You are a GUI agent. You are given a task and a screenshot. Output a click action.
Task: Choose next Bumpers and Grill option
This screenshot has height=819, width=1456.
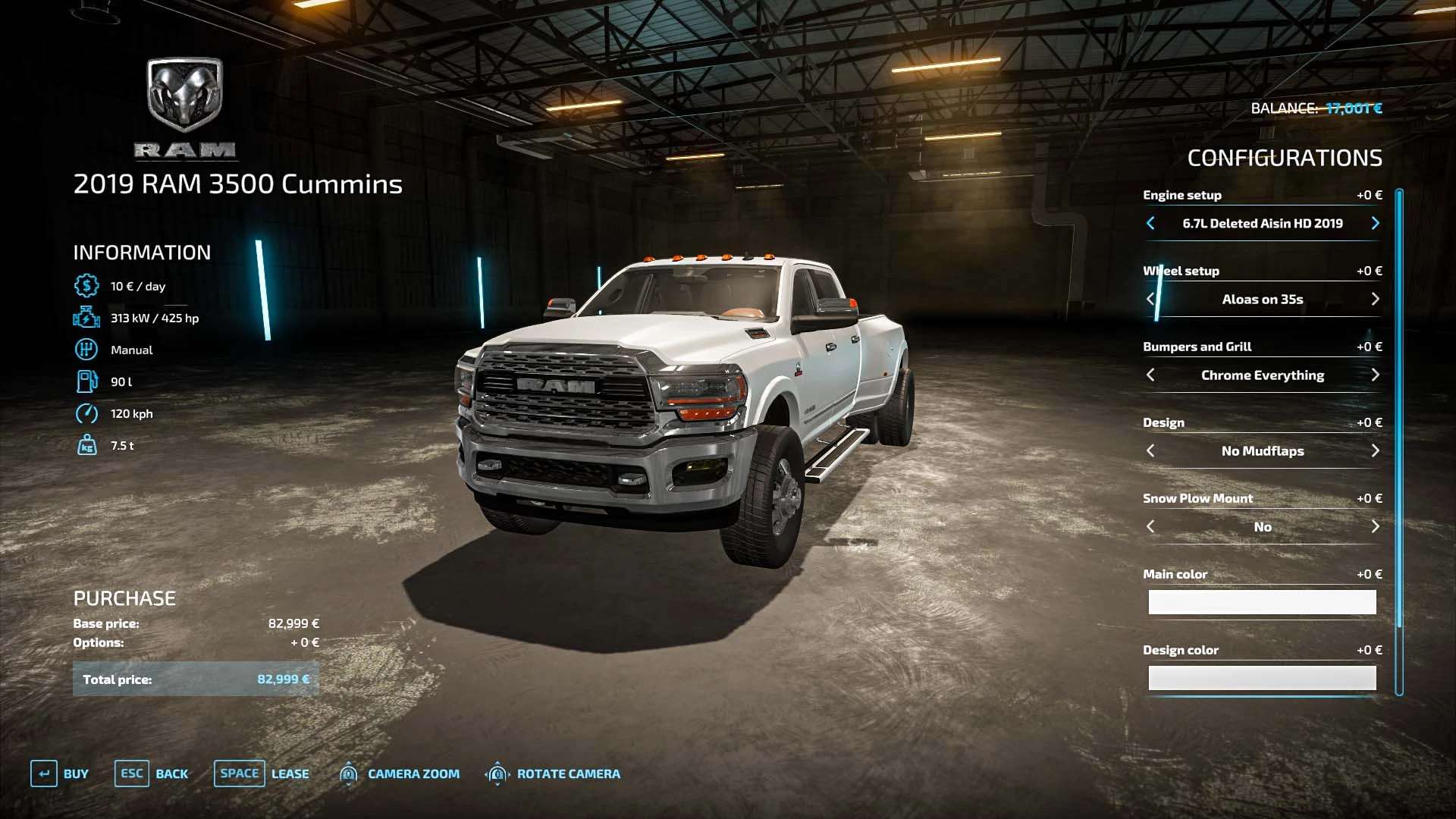[1375, 375]
